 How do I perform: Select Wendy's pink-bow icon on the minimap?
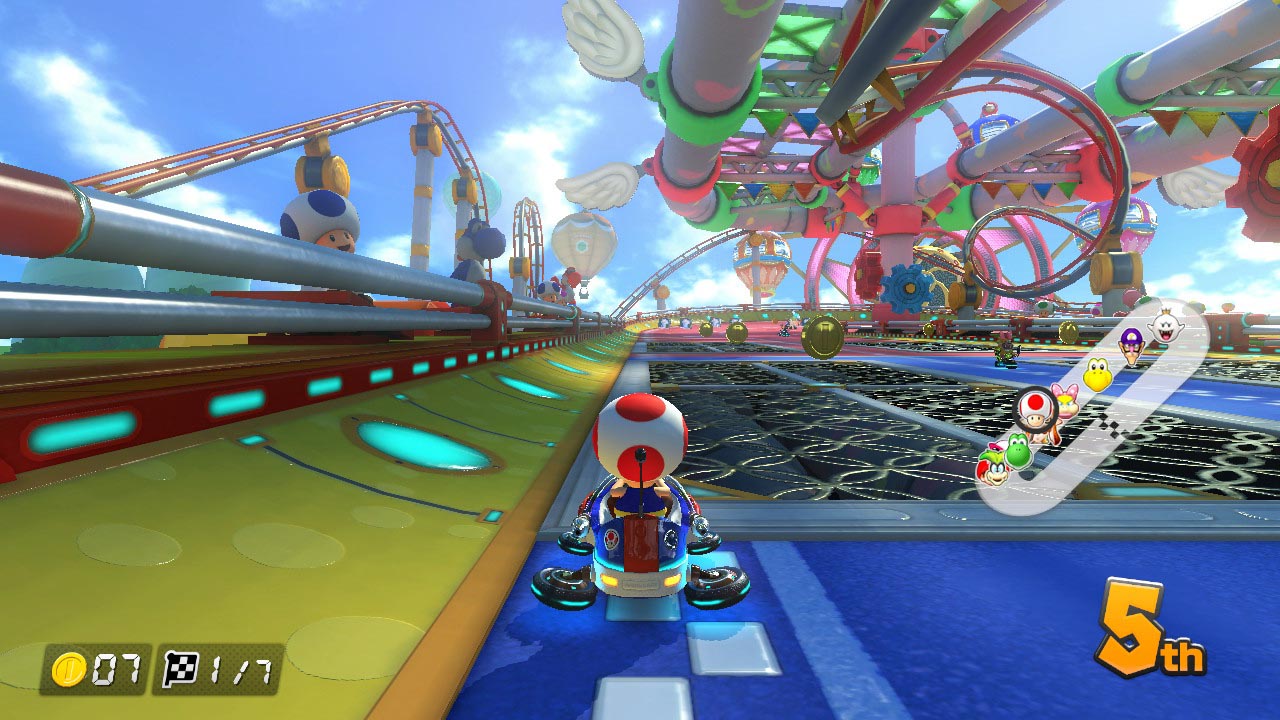[x=1065, y=400]
